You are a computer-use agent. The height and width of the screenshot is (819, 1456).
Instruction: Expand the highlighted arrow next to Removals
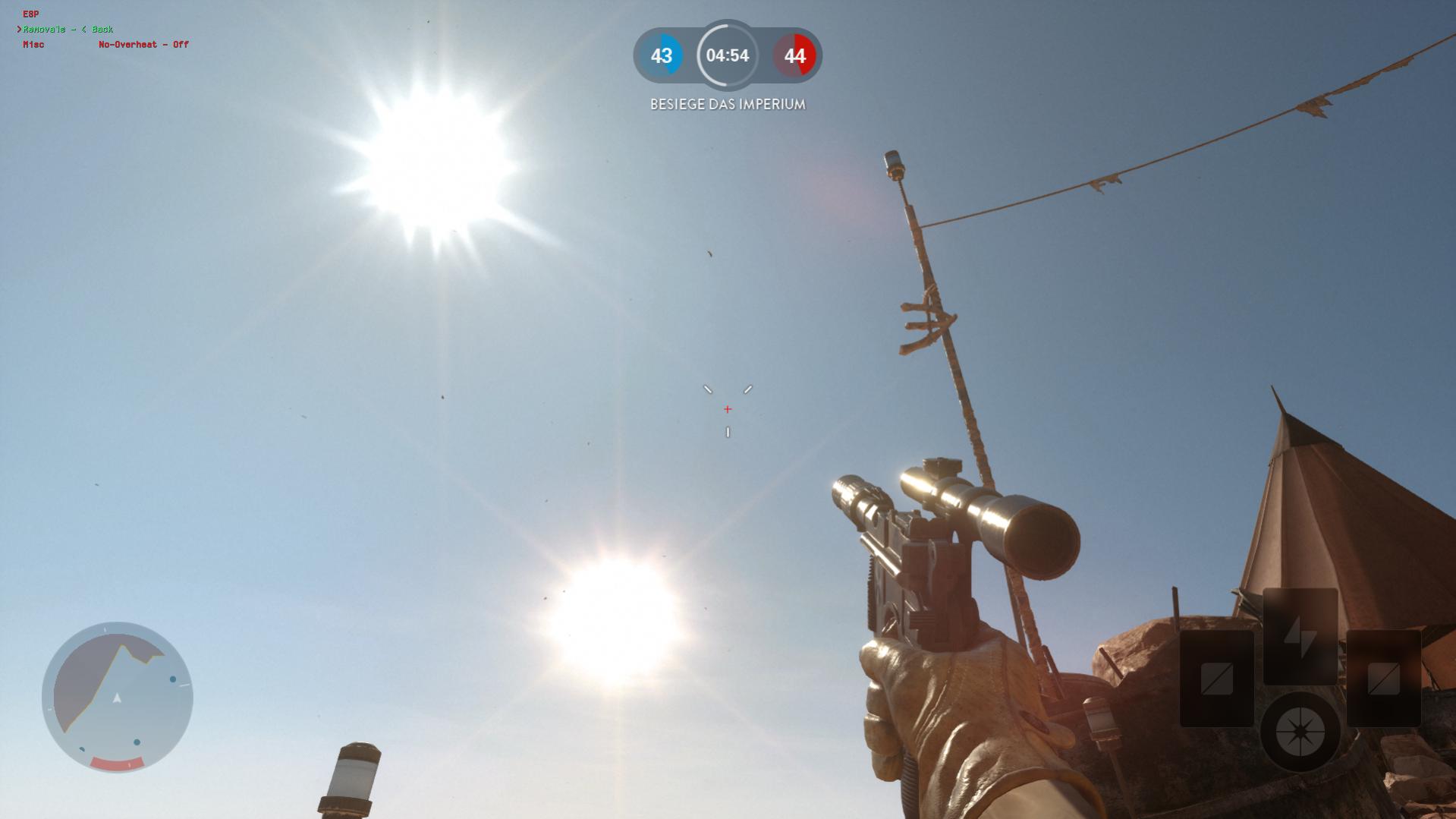[x=19, y=29]
